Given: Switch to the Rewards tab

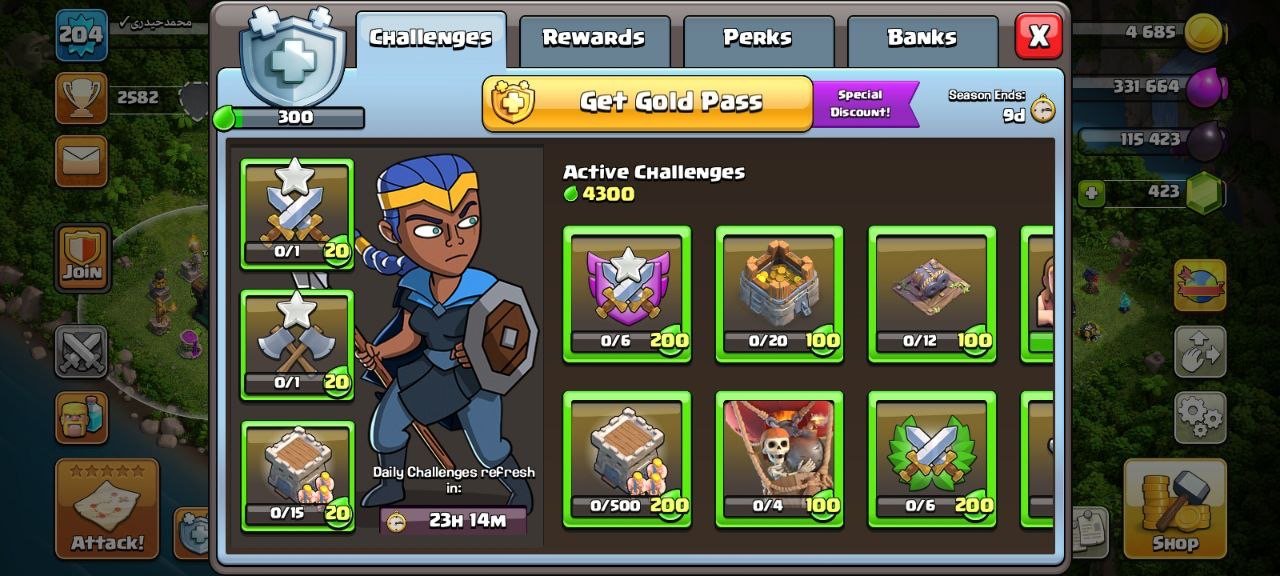Looking at the screenshot, I should 594,39.
